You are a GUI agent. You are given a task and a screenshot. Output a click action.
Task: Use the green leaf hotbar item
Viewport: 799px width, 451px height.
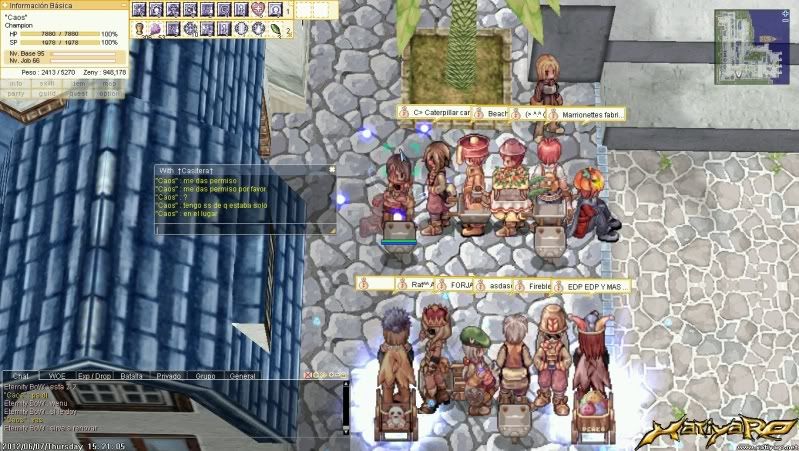tap(275, 29)
